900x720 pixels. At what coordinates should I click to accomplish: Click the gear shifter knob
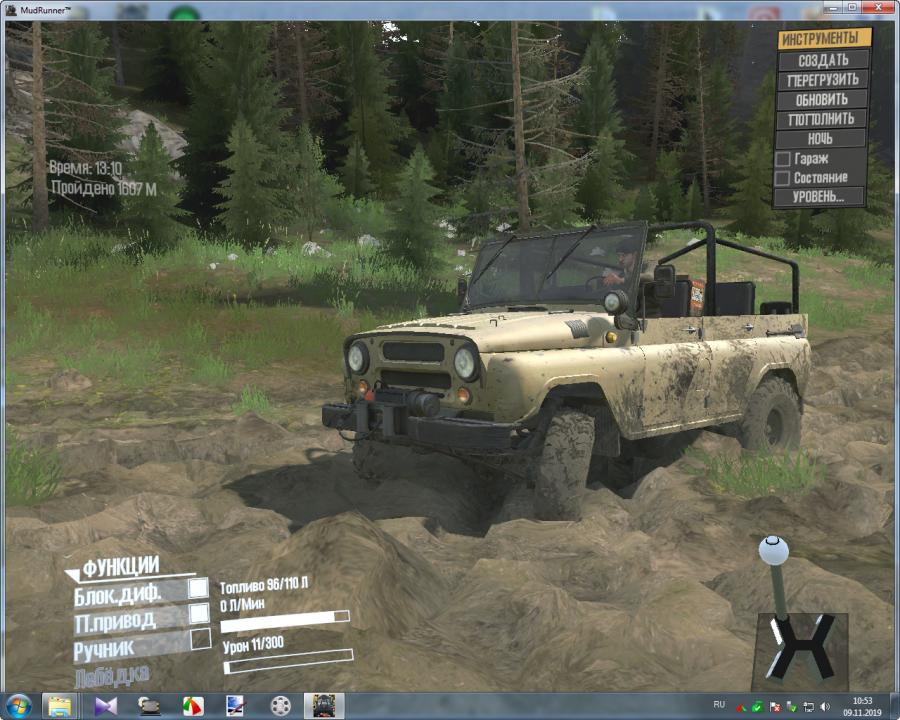tap(773, 550)
